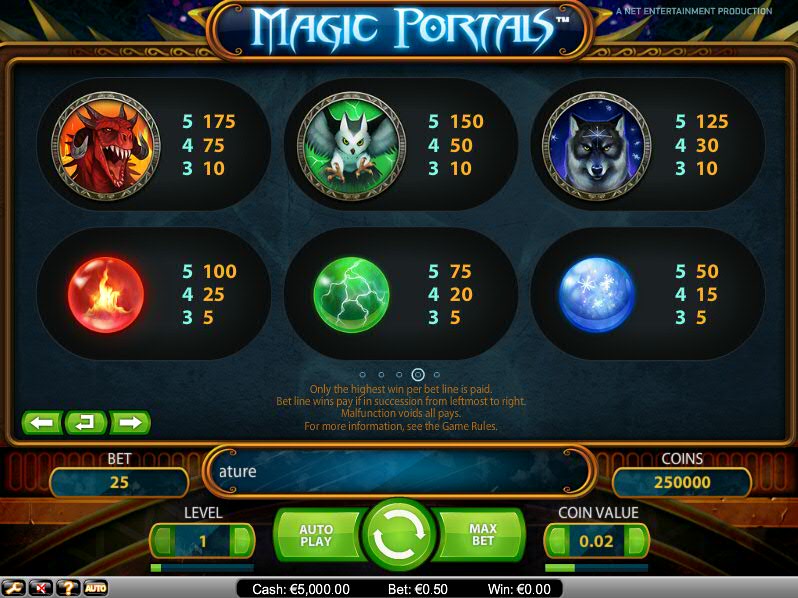The image size is (798, 598).
Task: Increase the bet Level
Action: (242, 541)
